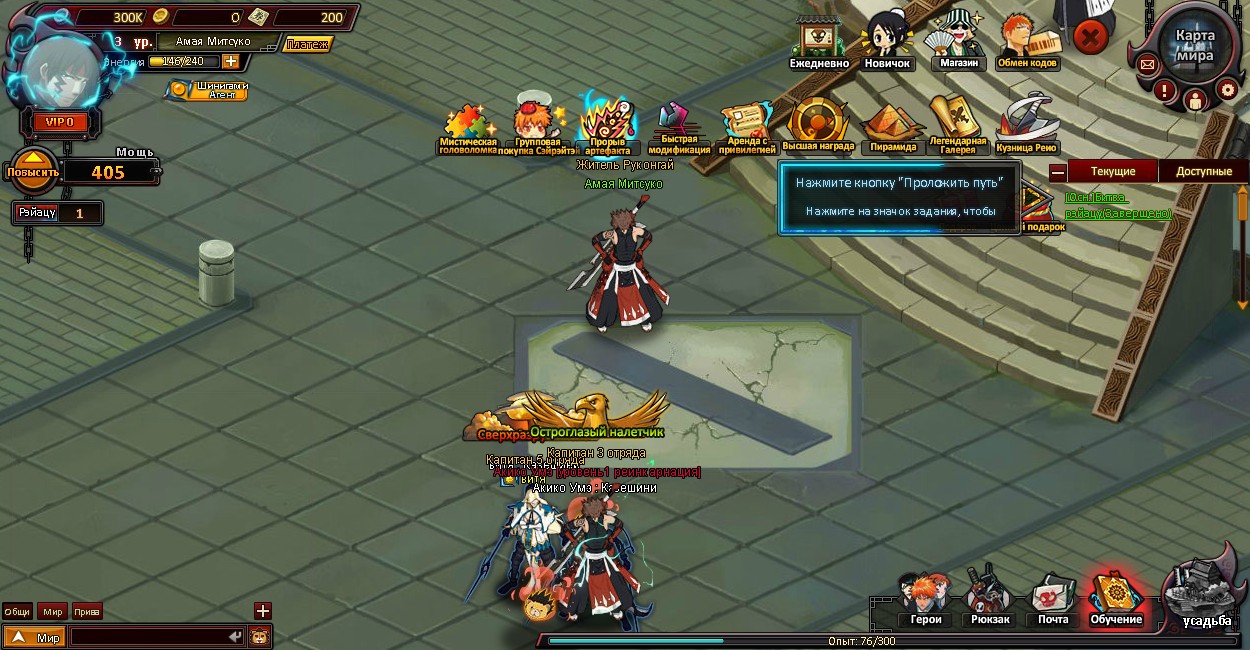Open the Кузница Рейо forge
This screenshot has height=650, width=1250.
pos(1026,125)
